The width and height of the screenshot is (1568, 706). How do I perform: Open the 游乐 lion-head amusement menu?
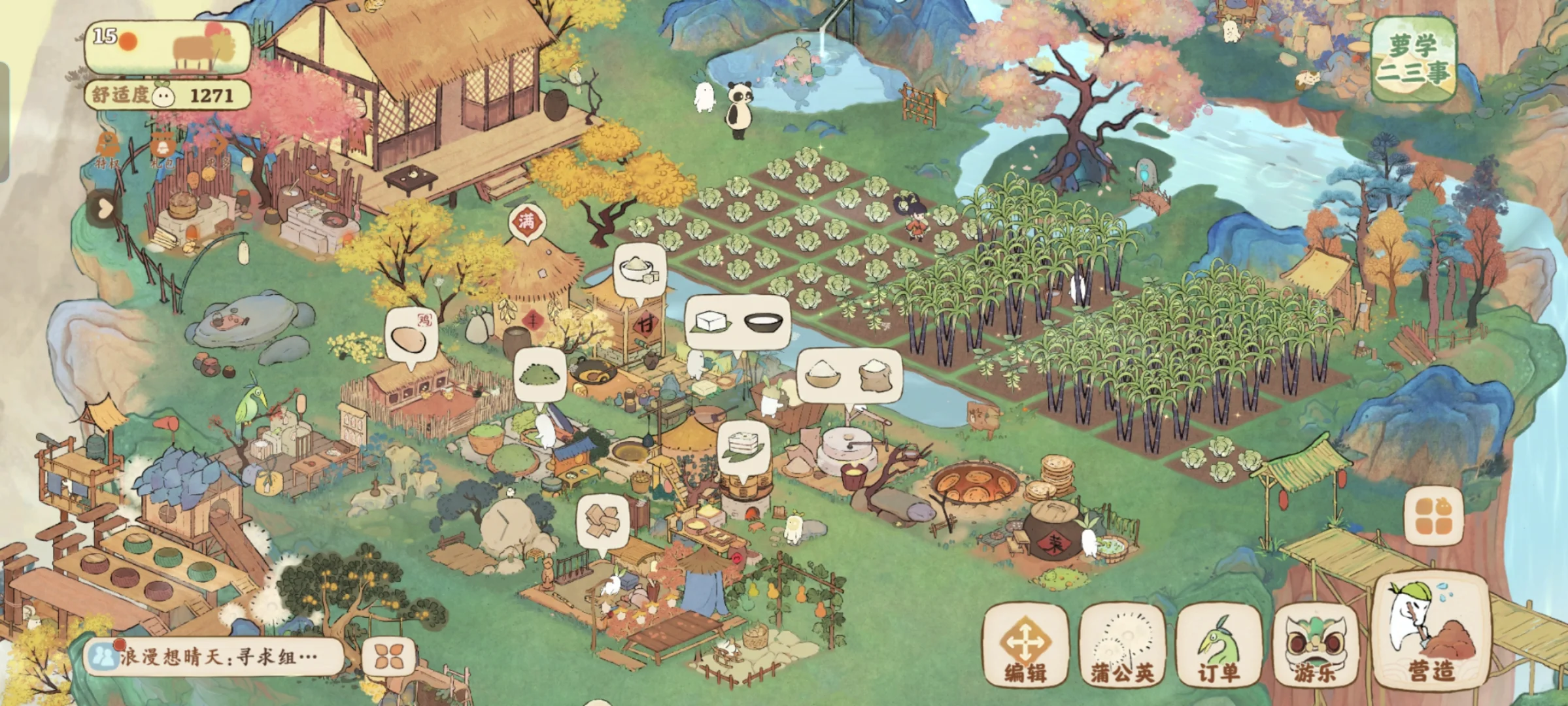click(1315, 646)
